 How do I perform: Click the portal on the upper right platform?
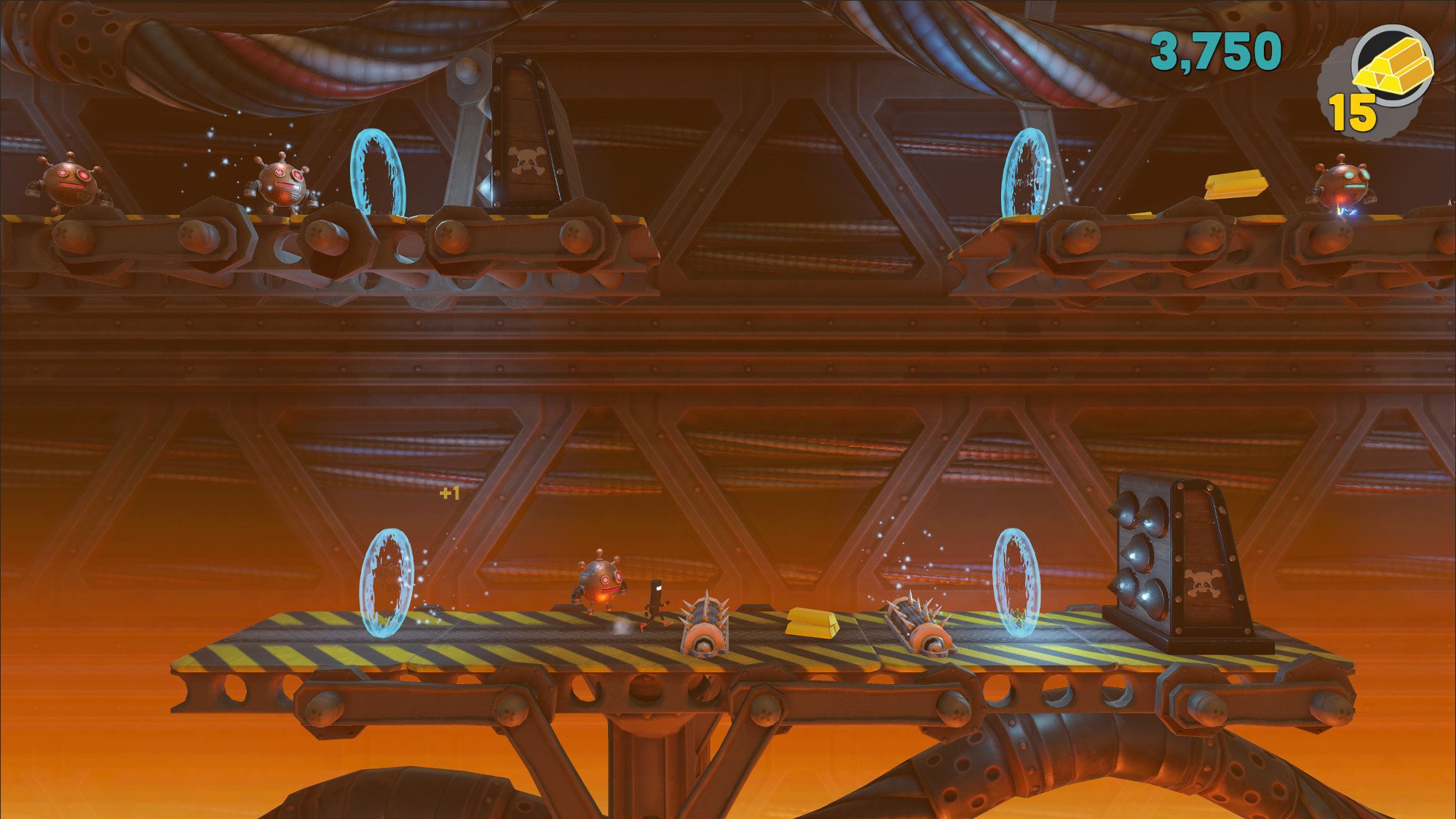tap(1026, 171)
